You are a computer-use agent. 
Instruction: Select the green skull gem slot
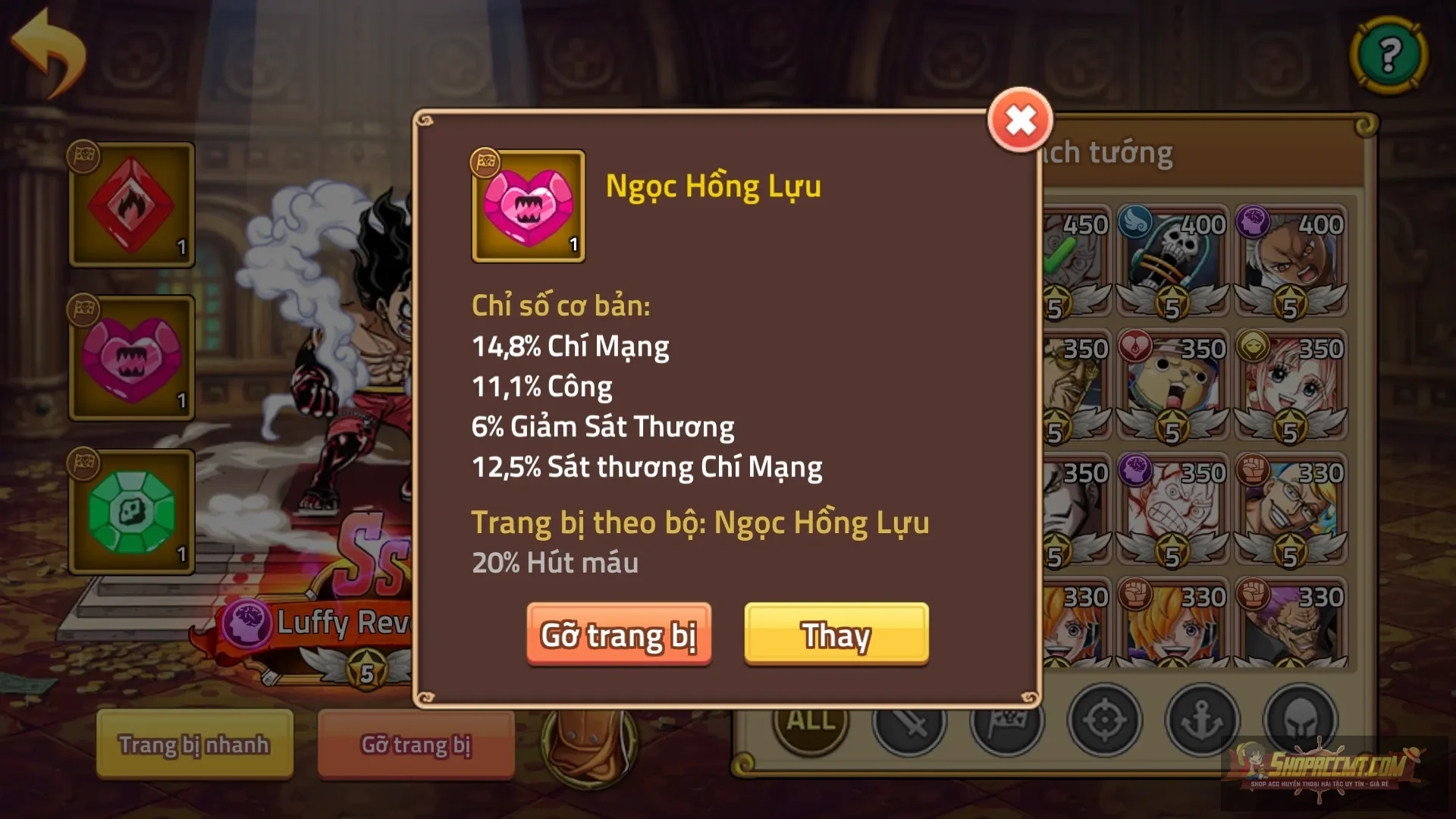click(130, 512)
